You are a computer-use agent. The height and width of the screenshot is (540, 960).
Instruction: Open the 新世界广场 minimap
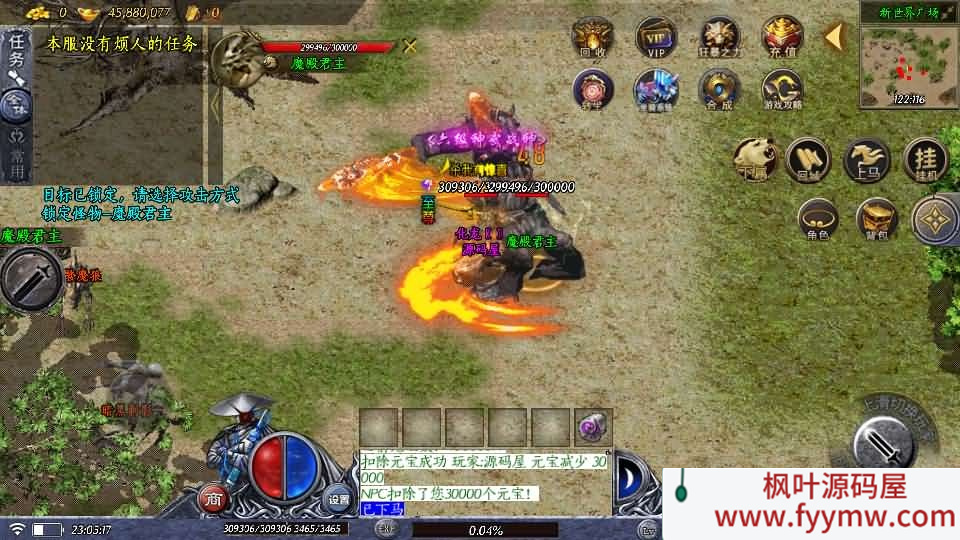(x=908, y=62)
